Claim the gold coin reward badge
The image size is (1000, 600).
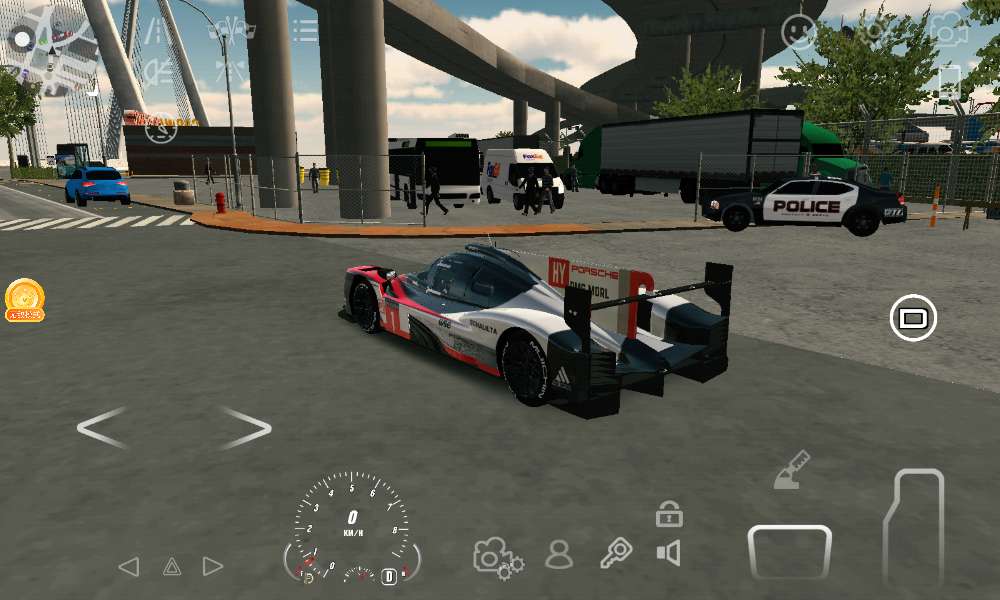(x=24, y=299)
